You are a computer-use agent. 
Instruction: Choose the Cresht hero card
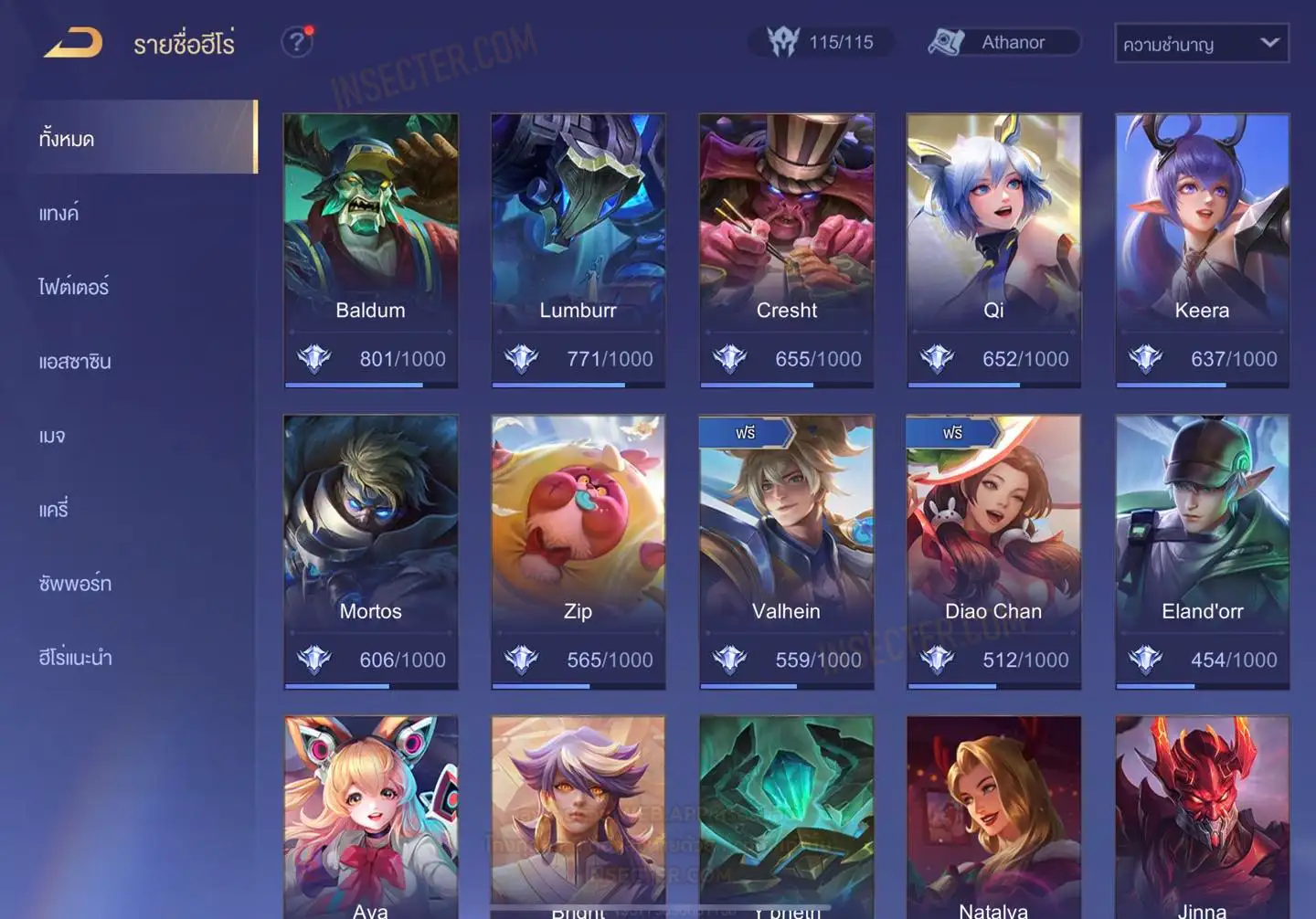point(786,249)
